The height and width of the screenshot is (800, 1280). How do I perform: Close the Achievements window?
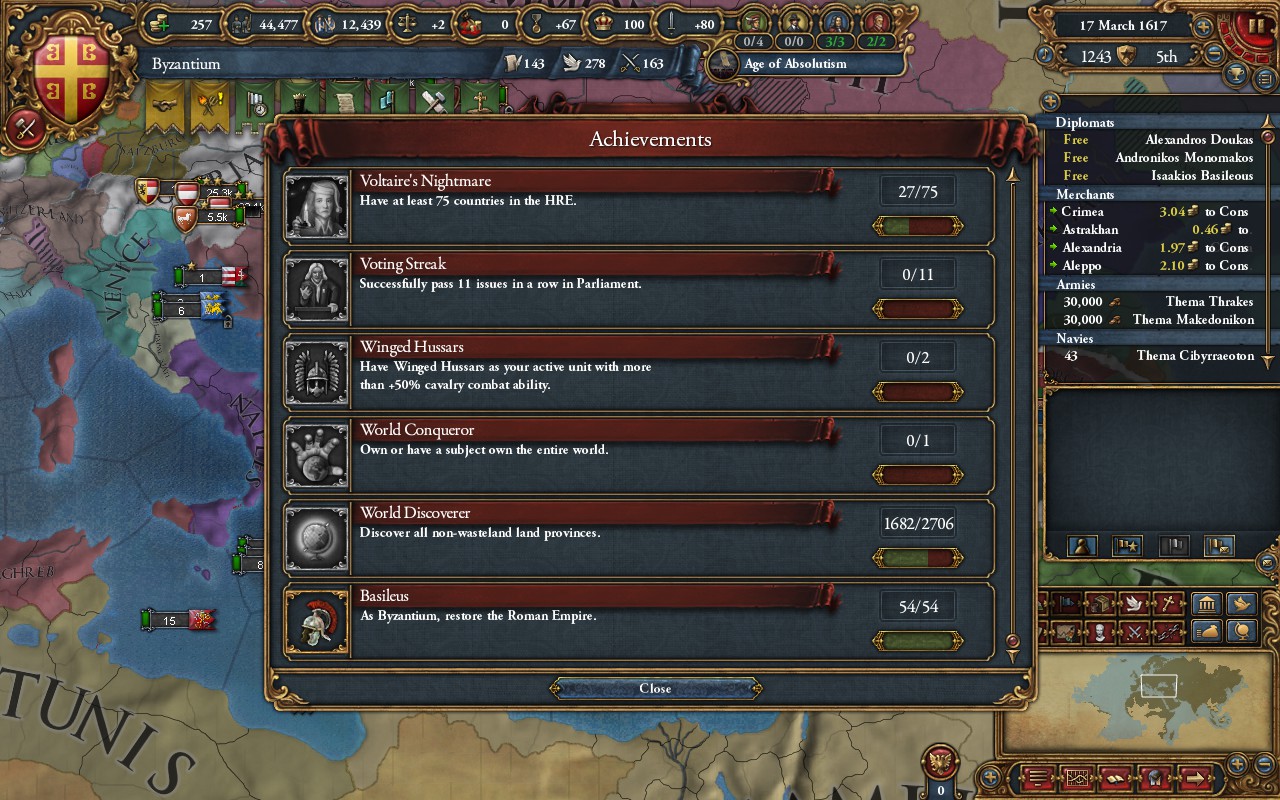click(654, 688)
